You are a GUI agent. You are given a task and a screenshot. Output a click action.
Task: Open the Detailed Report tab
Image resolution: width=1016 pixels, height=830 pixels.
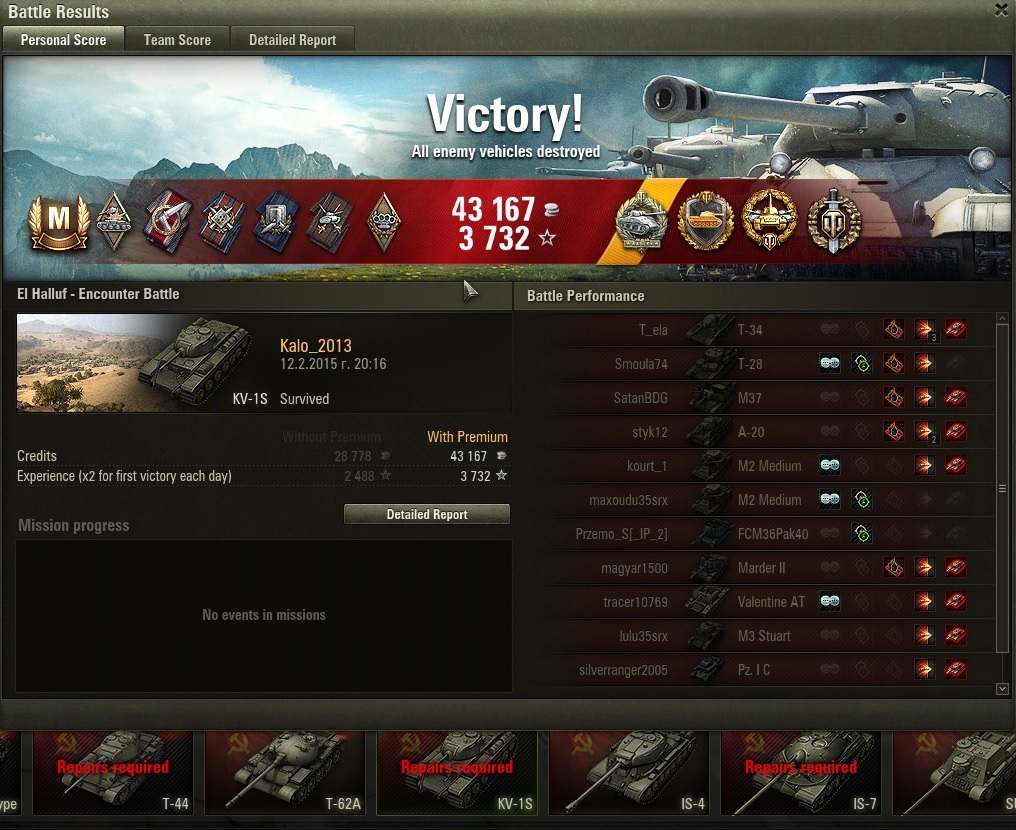click(292, 40)
